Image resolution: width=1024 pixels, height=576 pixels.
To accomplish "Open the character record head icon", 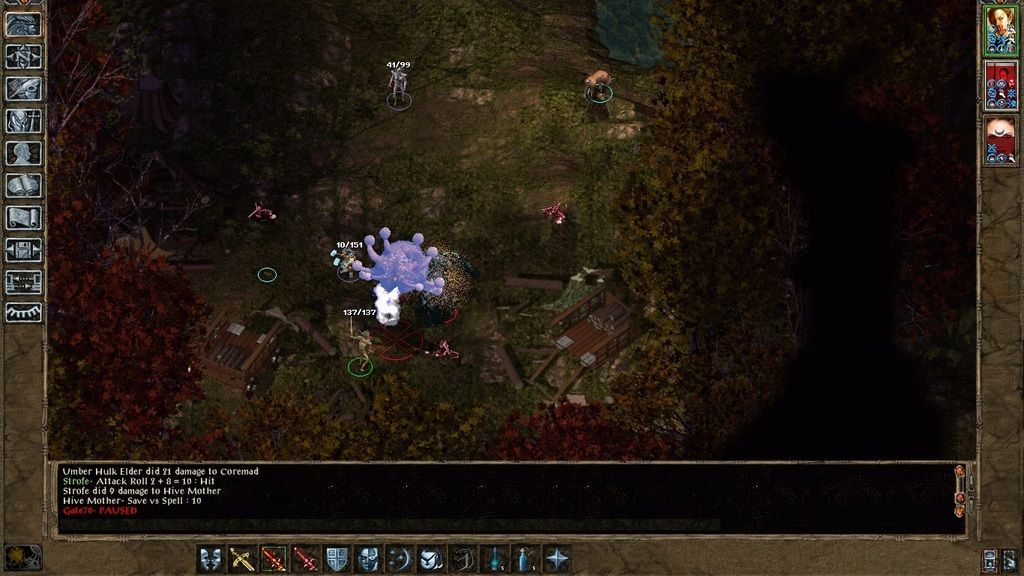I will tap(23, 153).
